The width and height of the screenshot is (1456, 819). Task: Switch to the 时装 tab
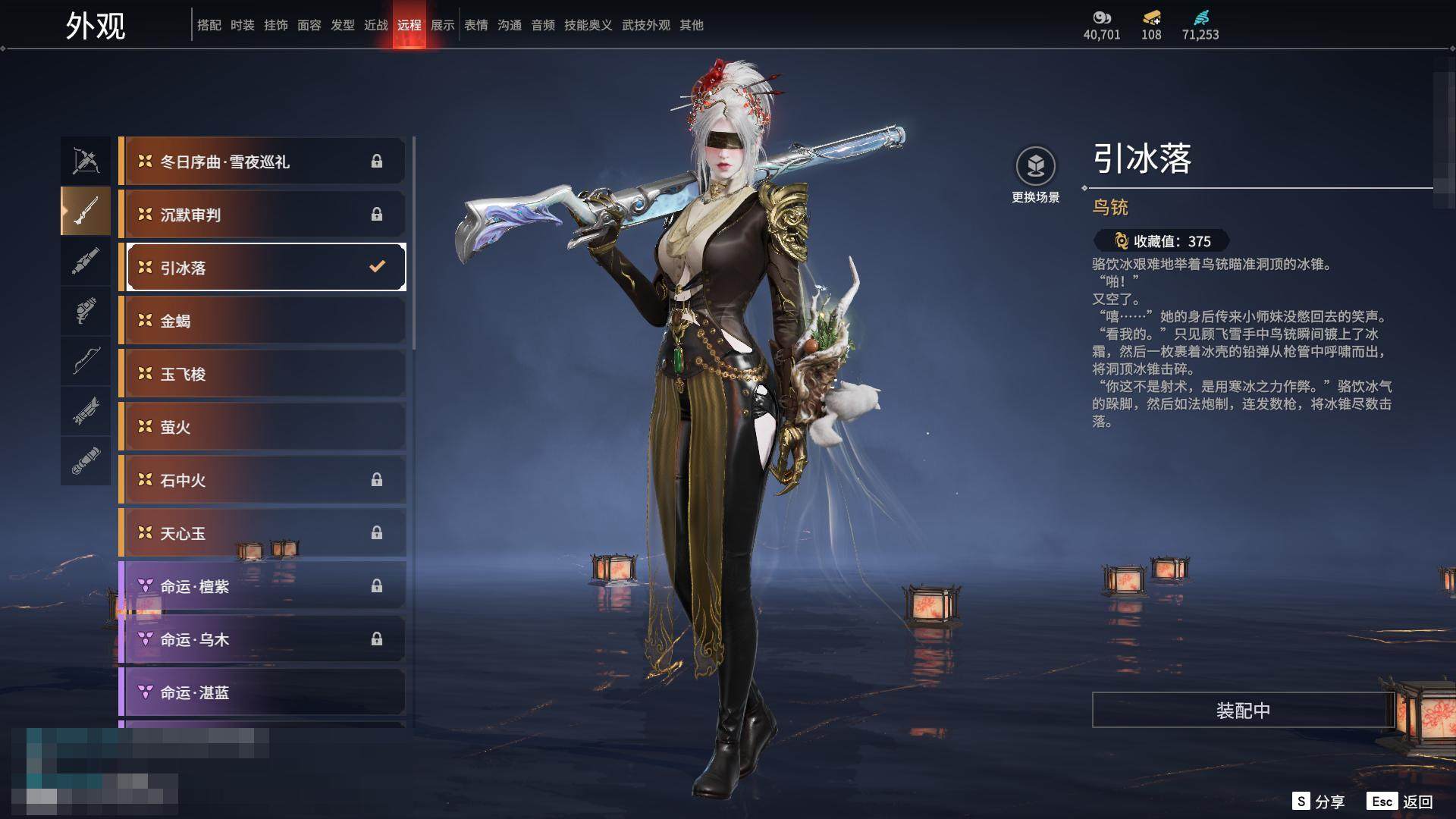tap(243, 25)
